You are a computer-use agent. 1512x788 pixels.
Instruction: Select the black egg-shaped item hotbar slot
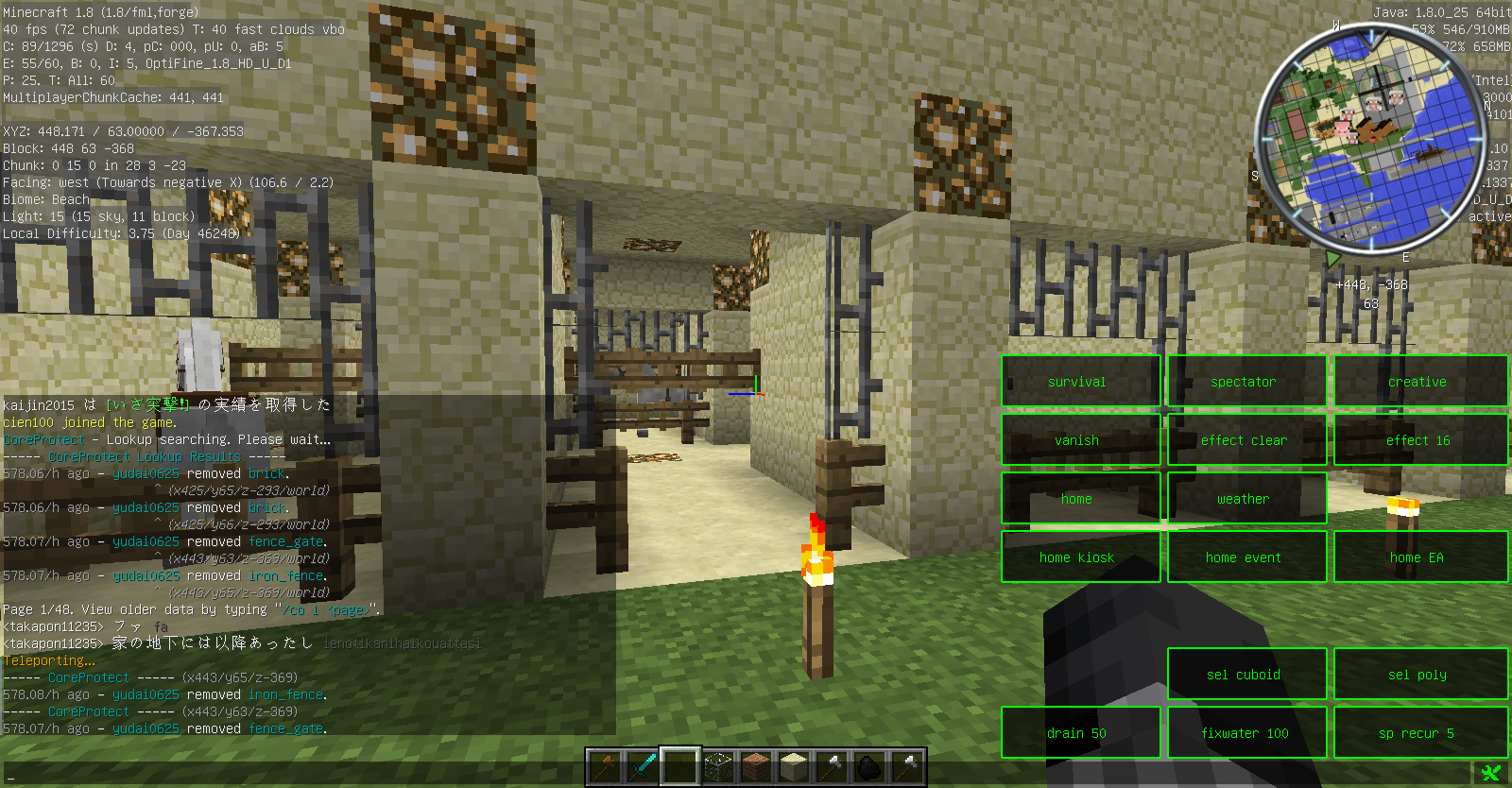[869, 766]
